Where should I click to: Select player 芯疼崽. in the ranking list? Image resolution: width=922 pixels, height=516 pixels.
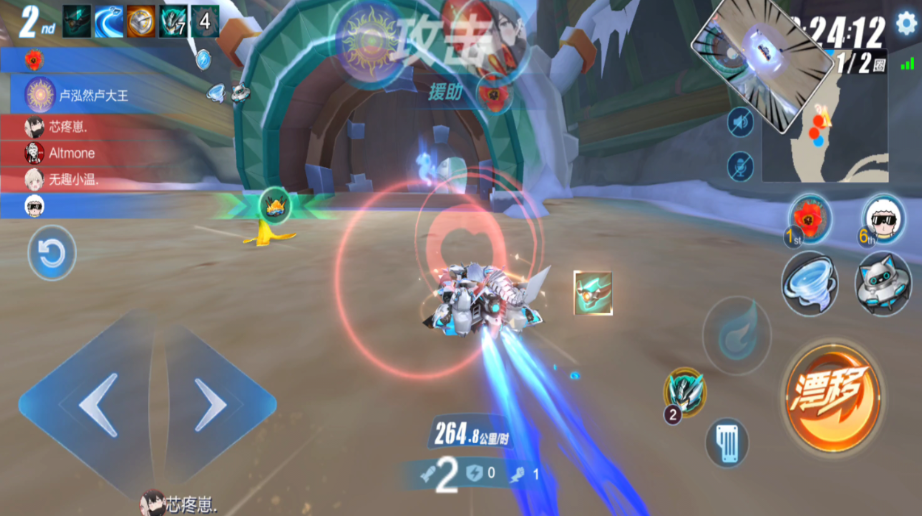(72, 127)
